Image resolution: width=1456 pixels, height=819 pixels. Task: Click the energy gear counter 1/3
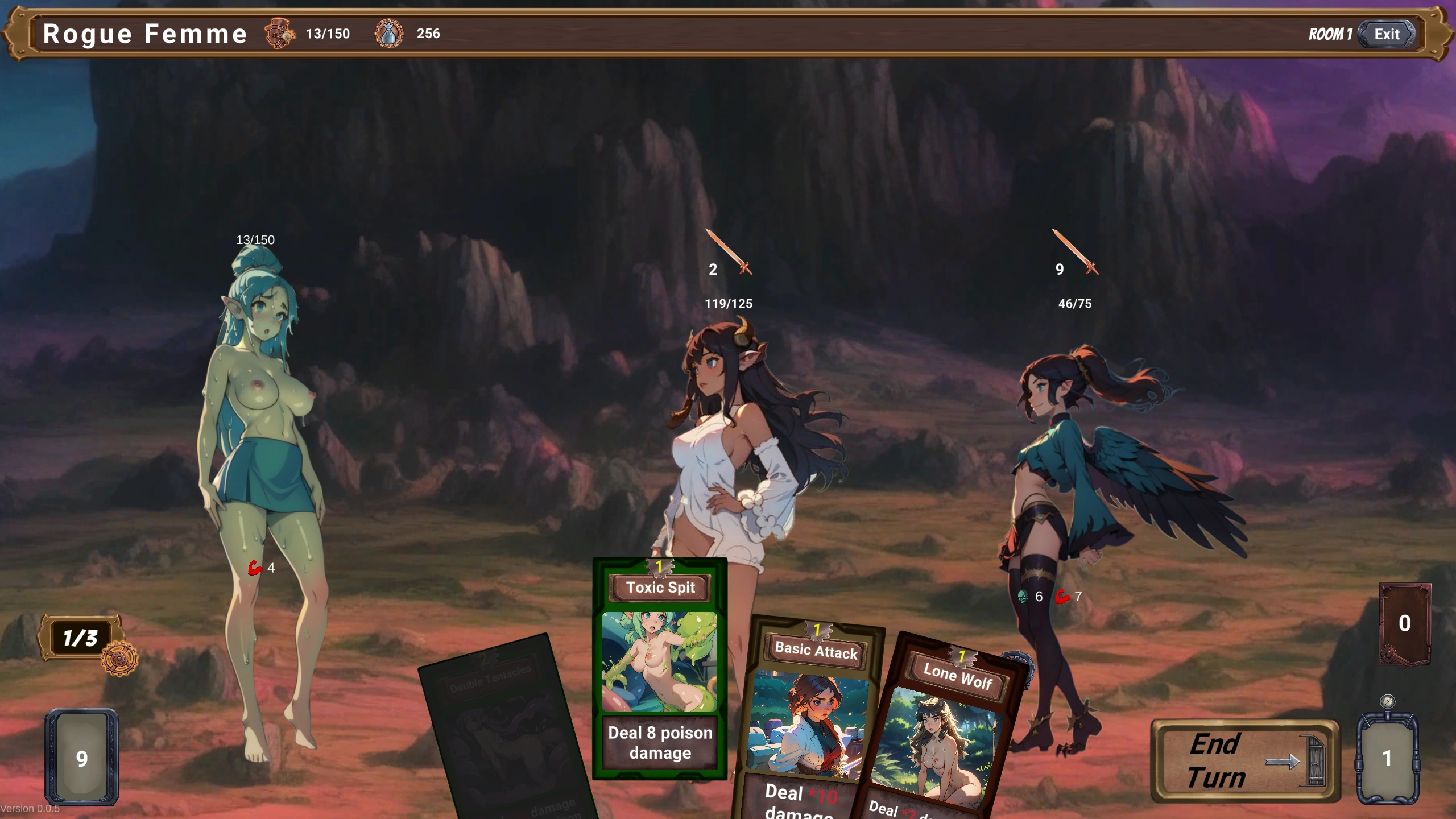[x=81, y=638]
